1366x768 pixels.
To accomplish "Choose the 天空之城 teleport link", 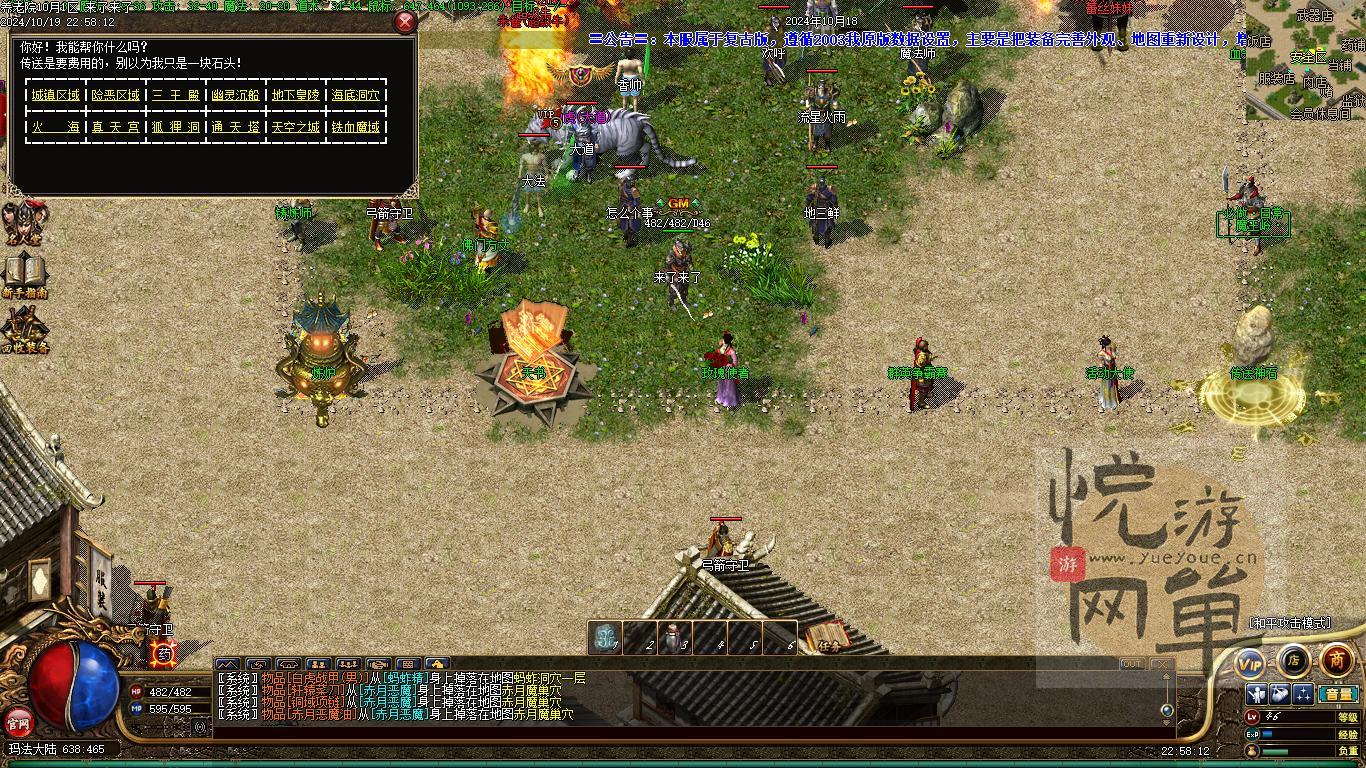I will point(296,127).
